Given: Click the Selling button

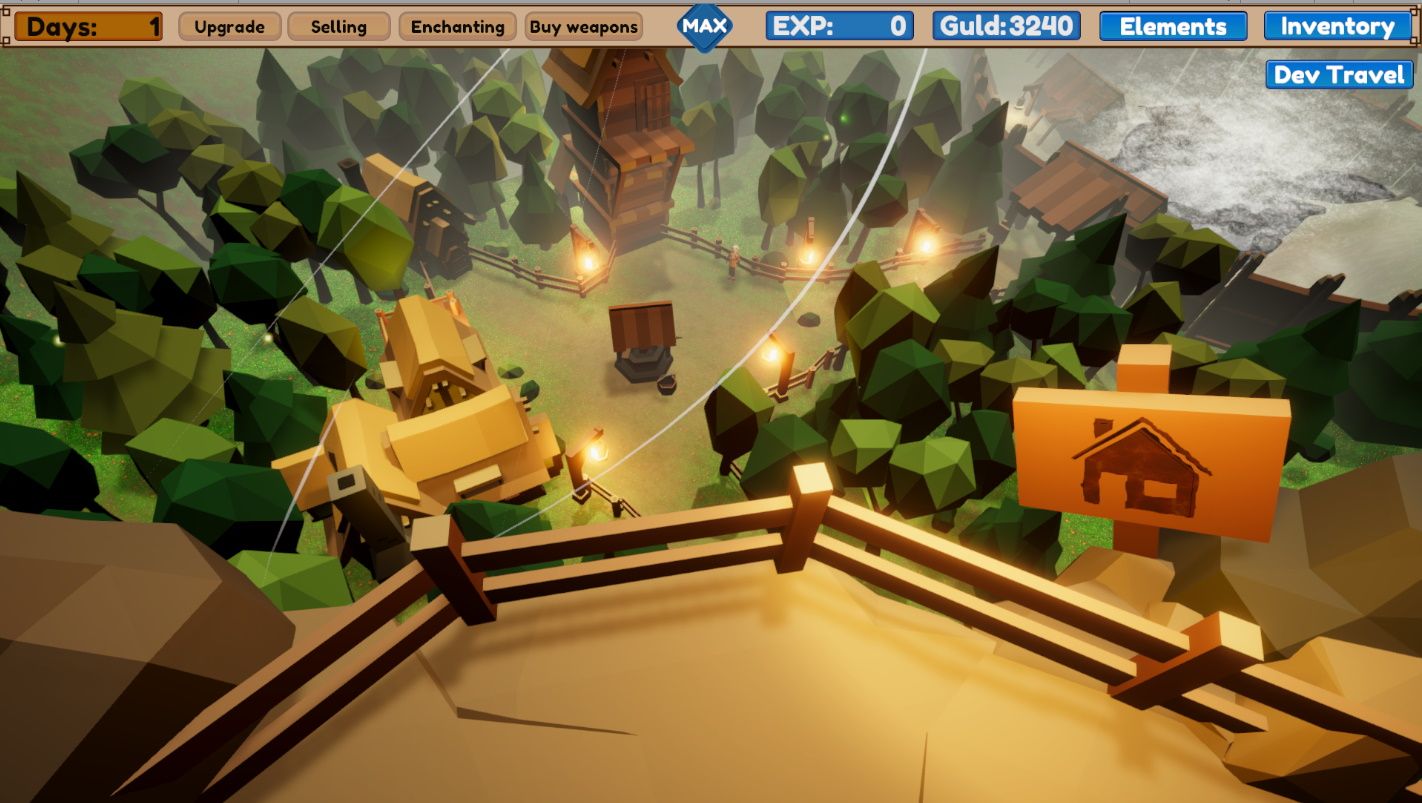Looking at the screenshot, I should tap(338, 27).
